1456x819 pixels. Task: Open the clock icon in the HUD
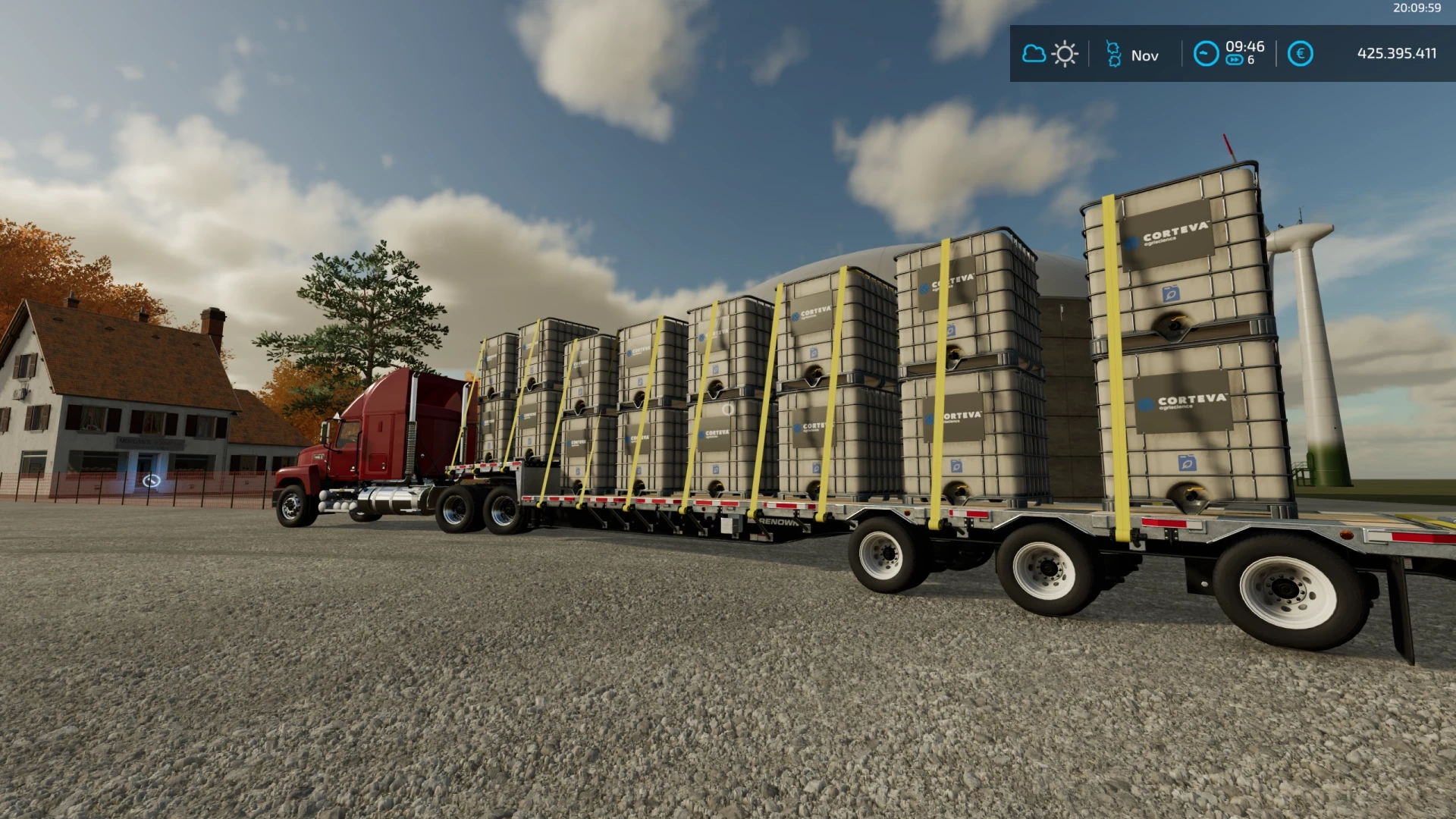pyautogui.click(x=1206, y=55)
